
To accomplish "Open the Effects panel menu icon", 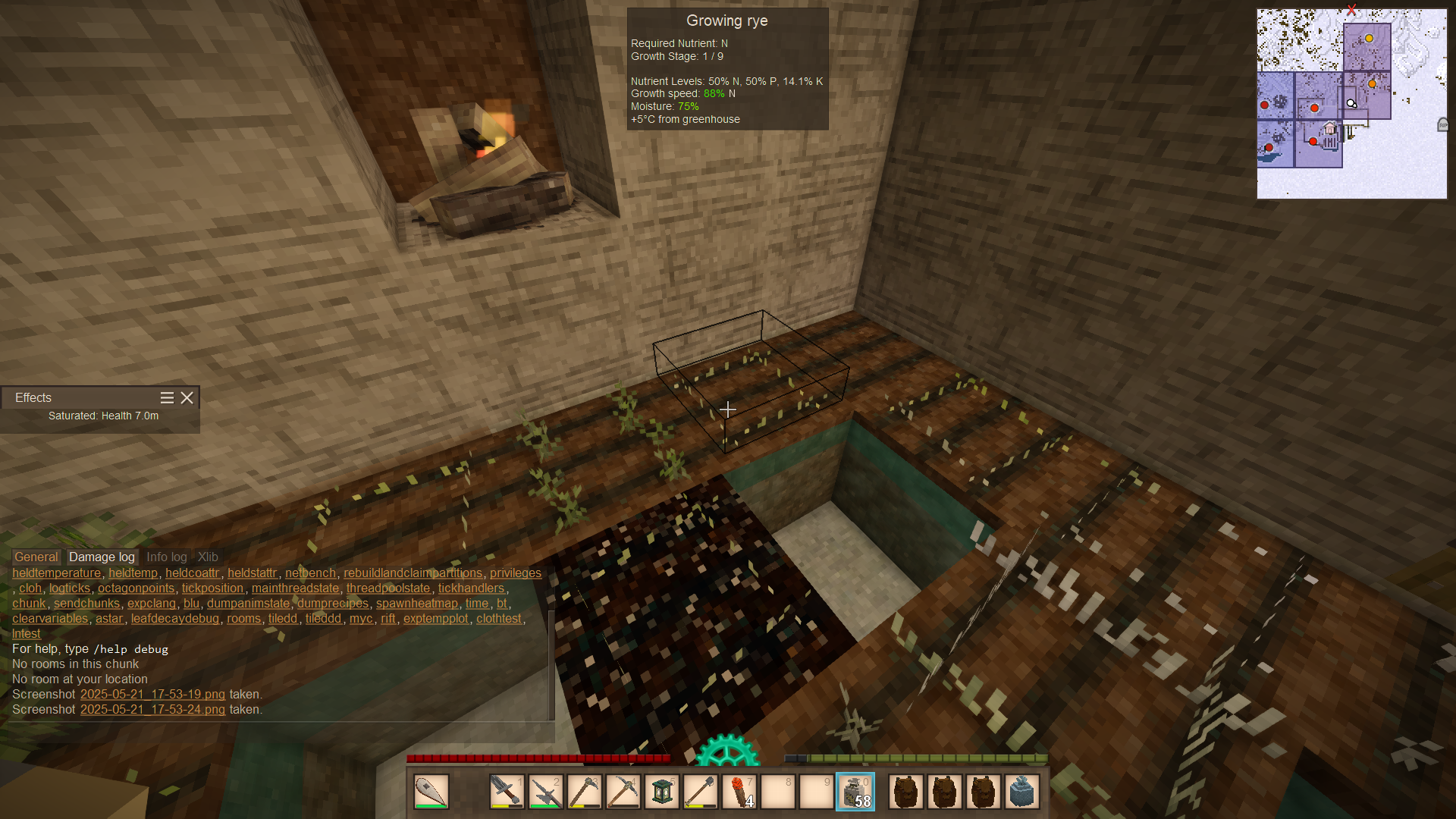I will (167, 397).
